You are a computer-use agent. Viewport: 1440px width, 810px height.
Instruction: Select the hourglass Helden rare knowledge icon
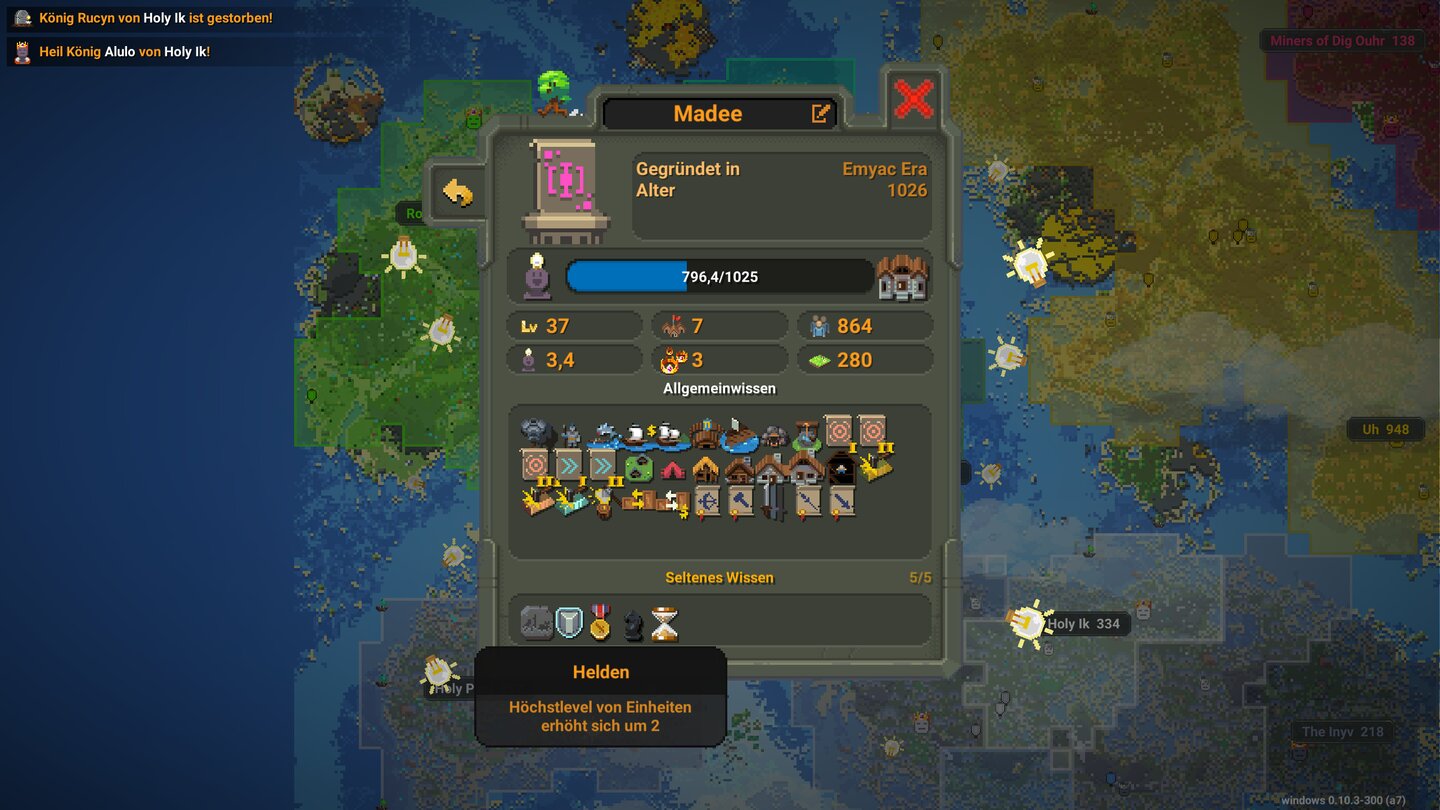pyautogui.click(x=664, y=623)
